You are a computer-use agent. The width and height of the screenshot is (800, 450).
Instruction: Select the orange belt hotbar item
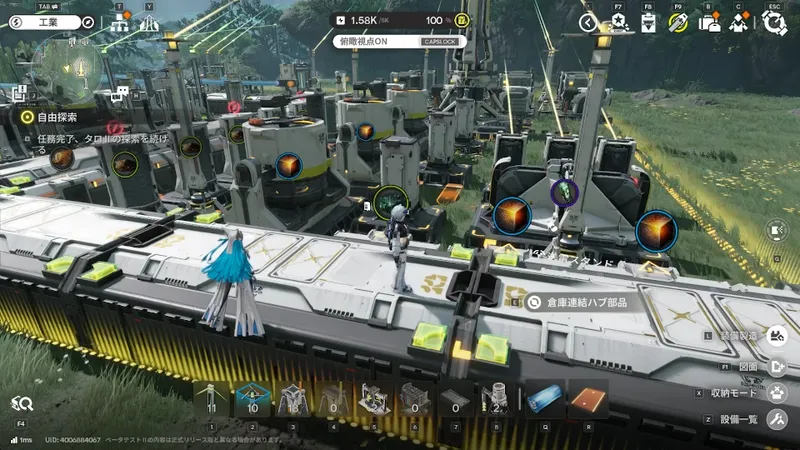click(587, 400)
